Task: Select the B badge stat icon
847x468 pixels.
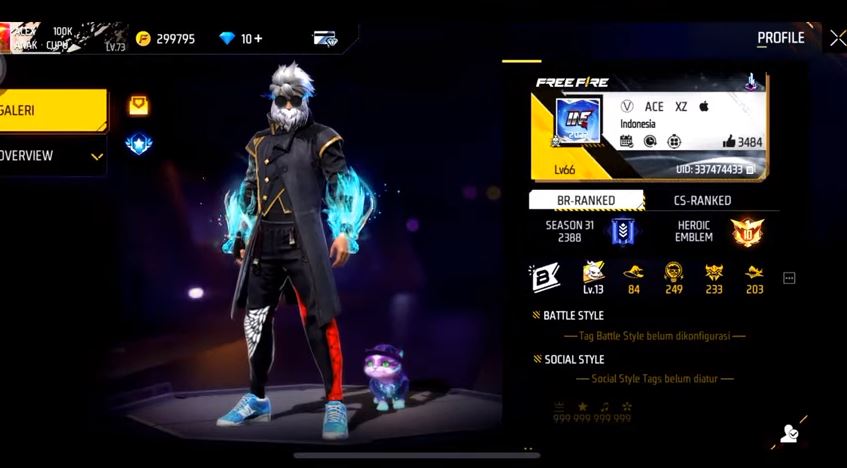Action: (545, 277)
